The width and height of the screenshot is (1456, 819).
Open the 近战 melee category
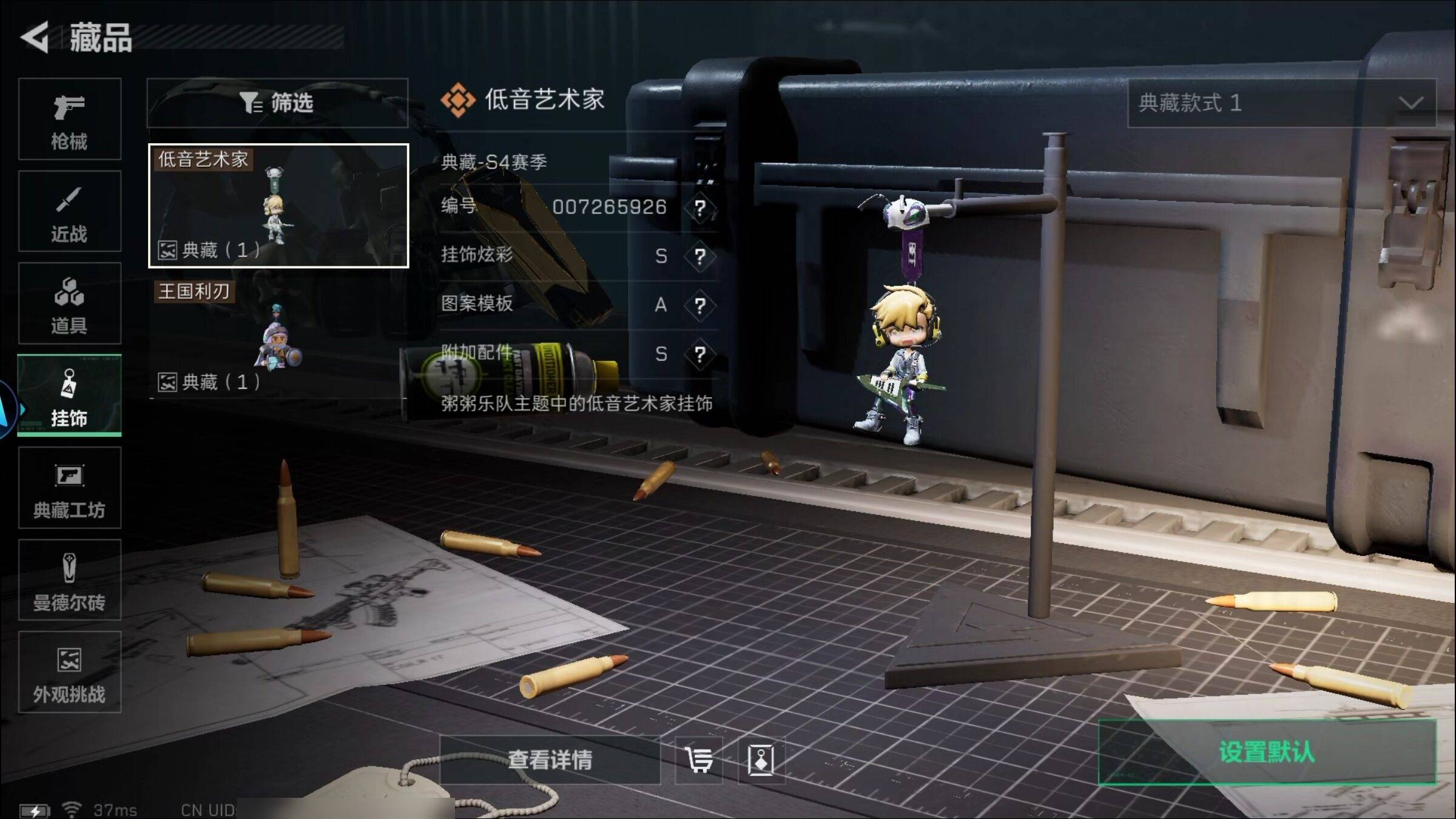click(x=69, y=212)
